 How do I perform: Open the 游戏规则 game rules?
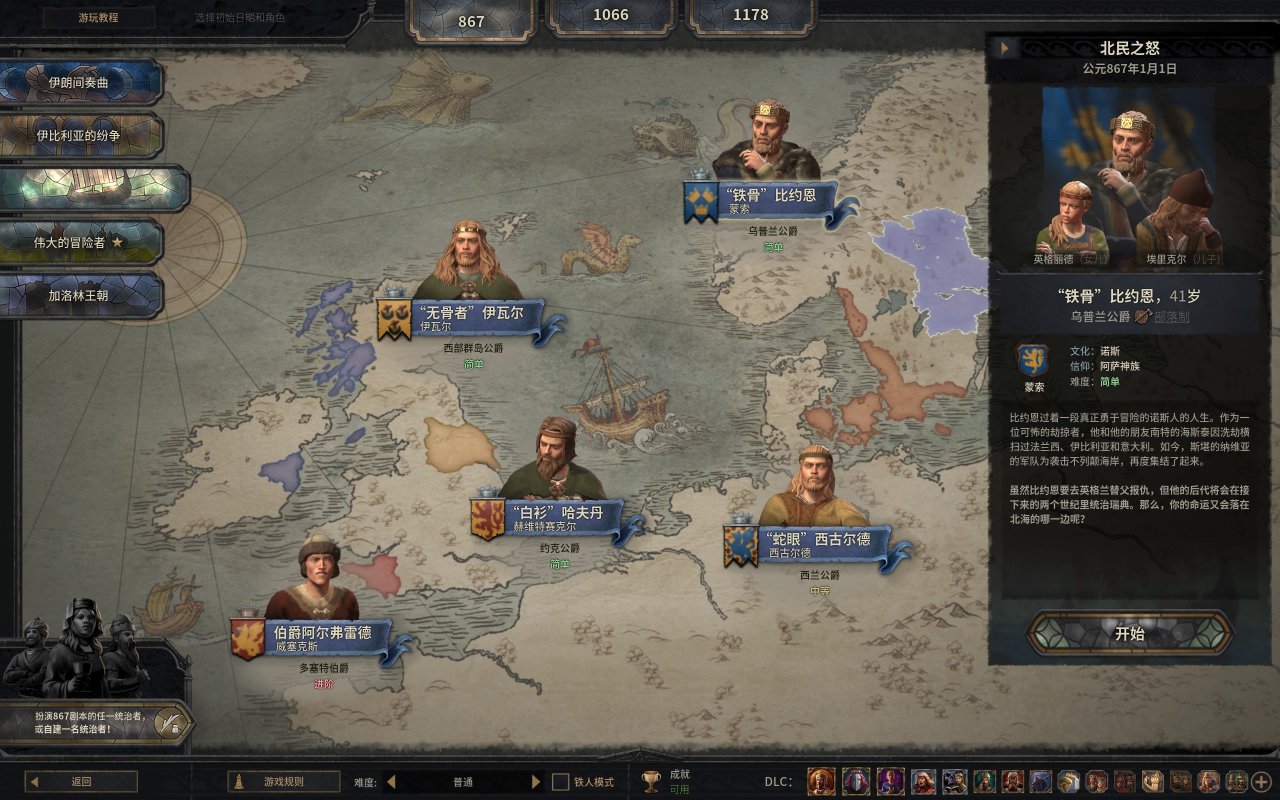pyautogui.click(x=283, y=782)
